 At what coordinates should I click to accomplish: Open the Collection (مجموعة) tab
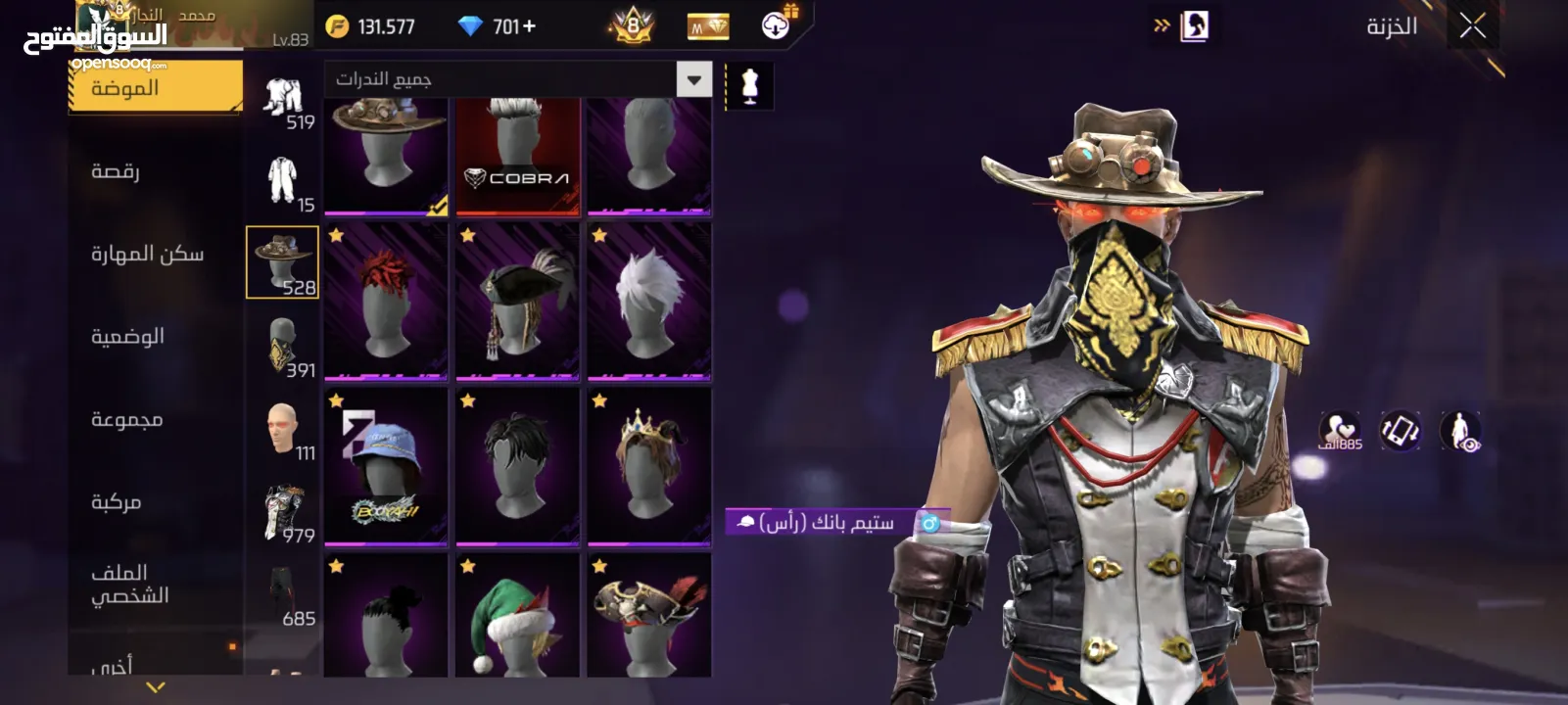tap(126, 420)
